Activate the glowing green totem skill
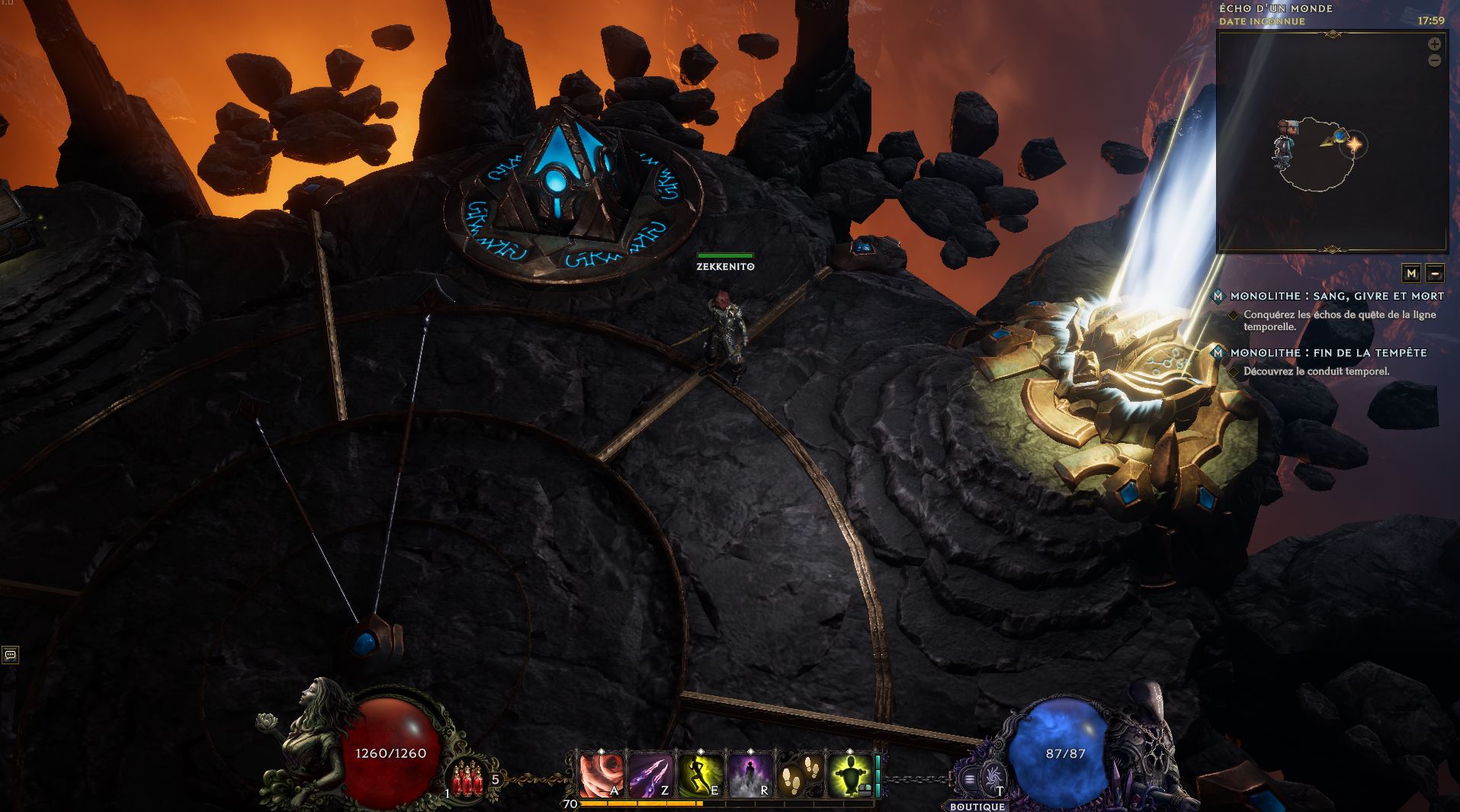This screenshot has width=1460, height=812. pyautogui.click(x=849, y=776)
